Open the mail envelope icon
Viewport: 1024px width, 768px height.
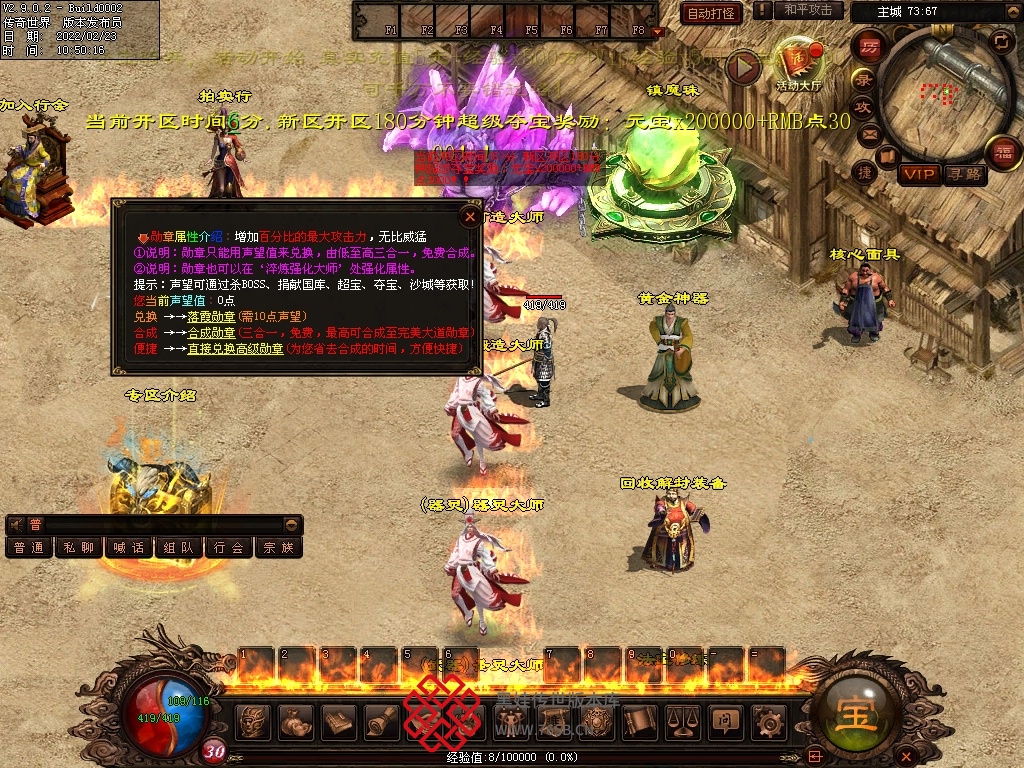click(x=869, y=134)
